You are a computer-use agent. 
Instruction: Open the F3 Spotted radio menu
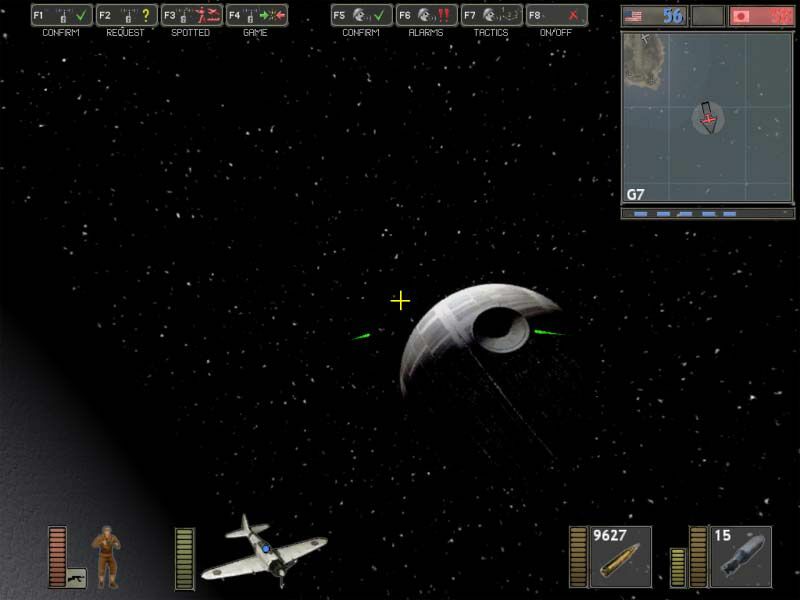point(192,16)
